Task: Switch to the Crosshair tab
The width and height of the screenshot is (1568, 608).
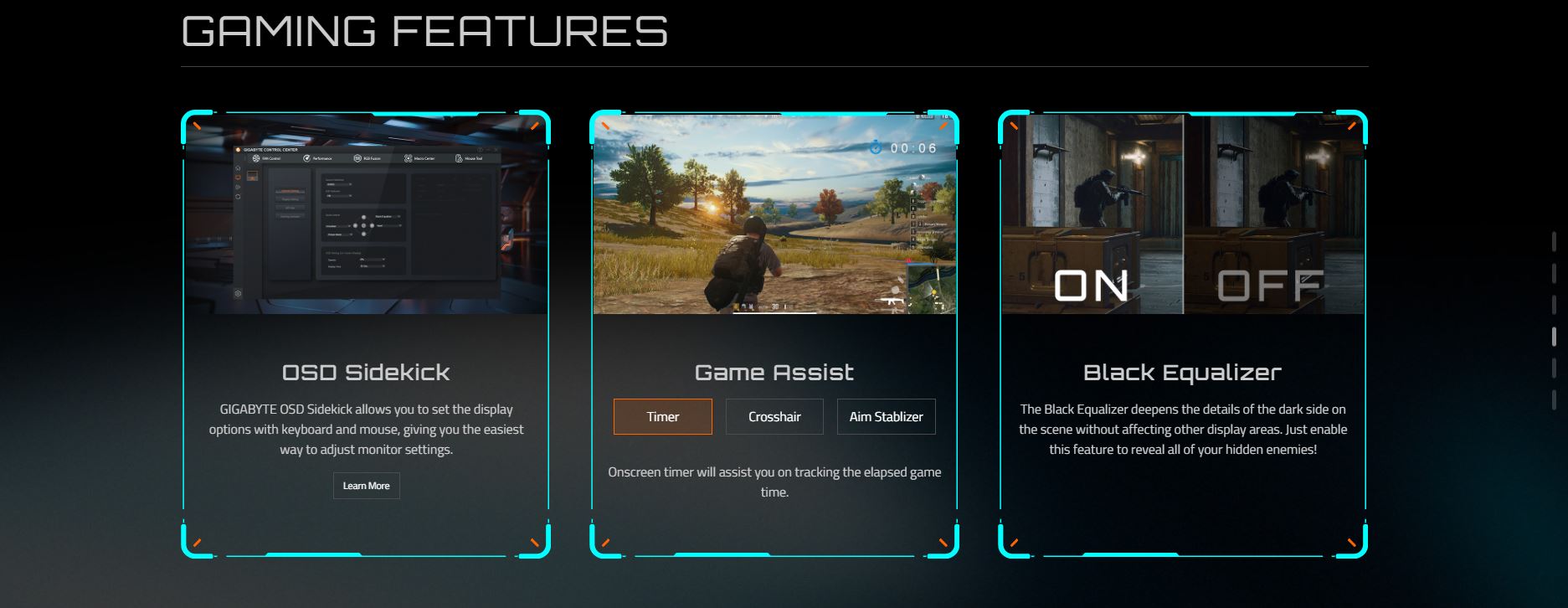Action: click(x=774, y=416)
